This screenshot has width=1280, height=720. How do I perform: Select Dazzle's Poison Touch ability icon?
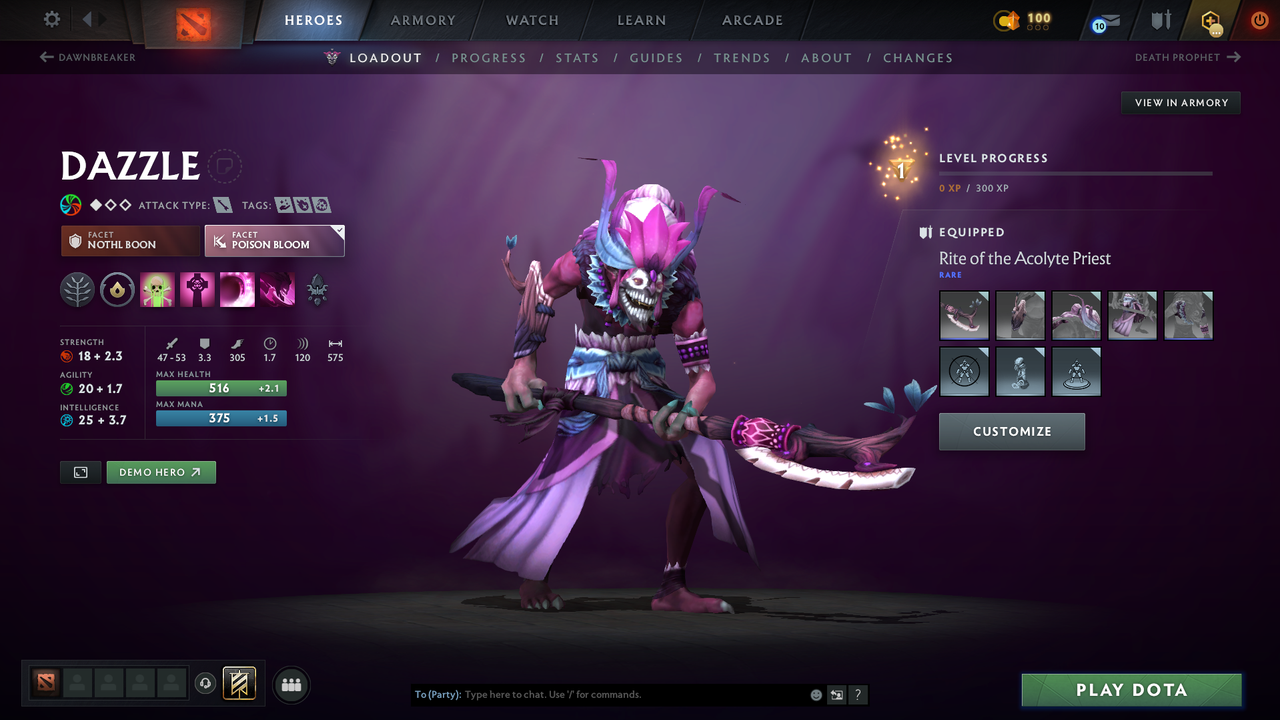click(x=157, y=289)
